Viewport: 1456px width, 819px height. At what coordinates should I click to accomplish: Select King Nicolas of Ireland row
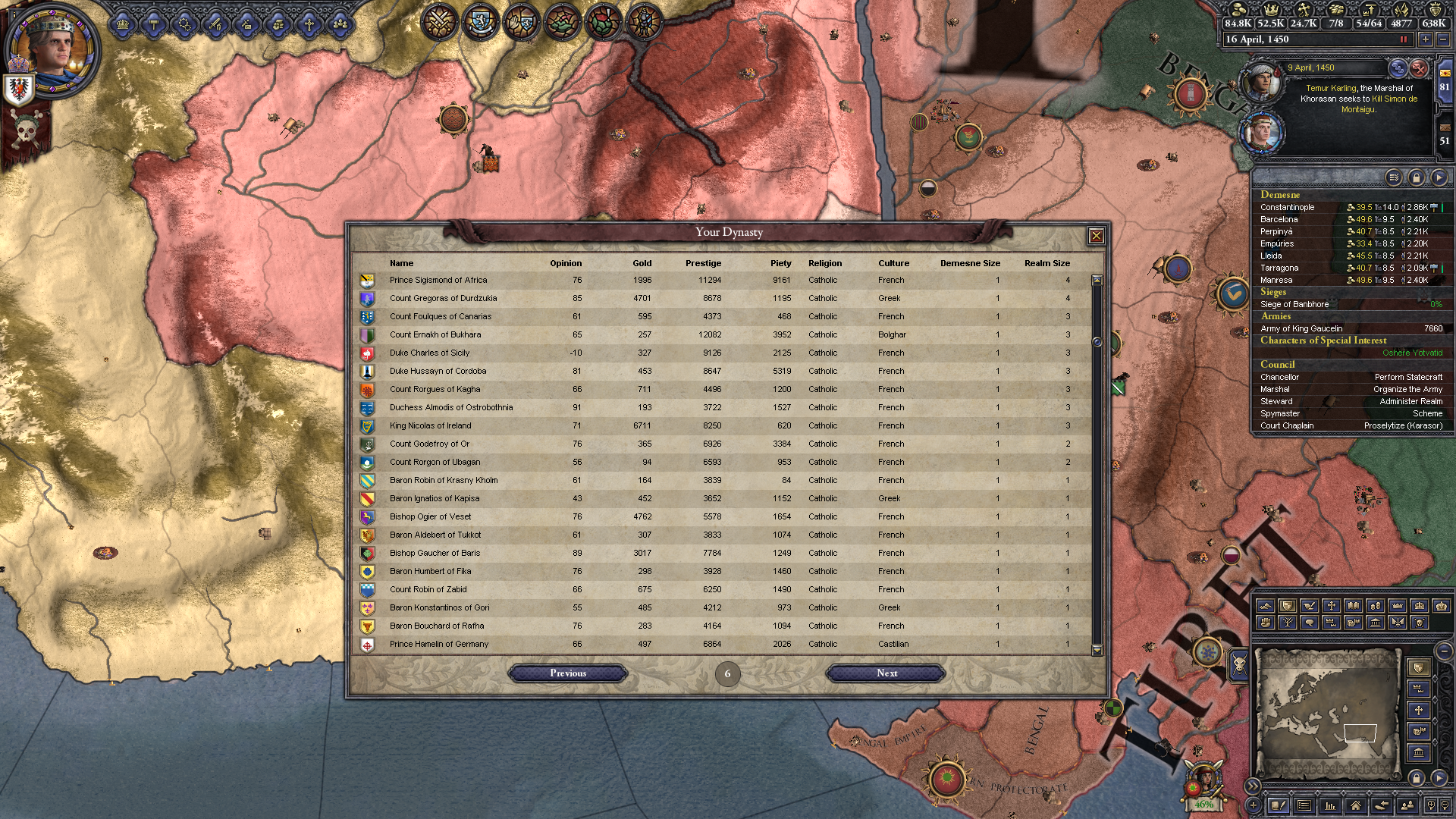point(430,426)
